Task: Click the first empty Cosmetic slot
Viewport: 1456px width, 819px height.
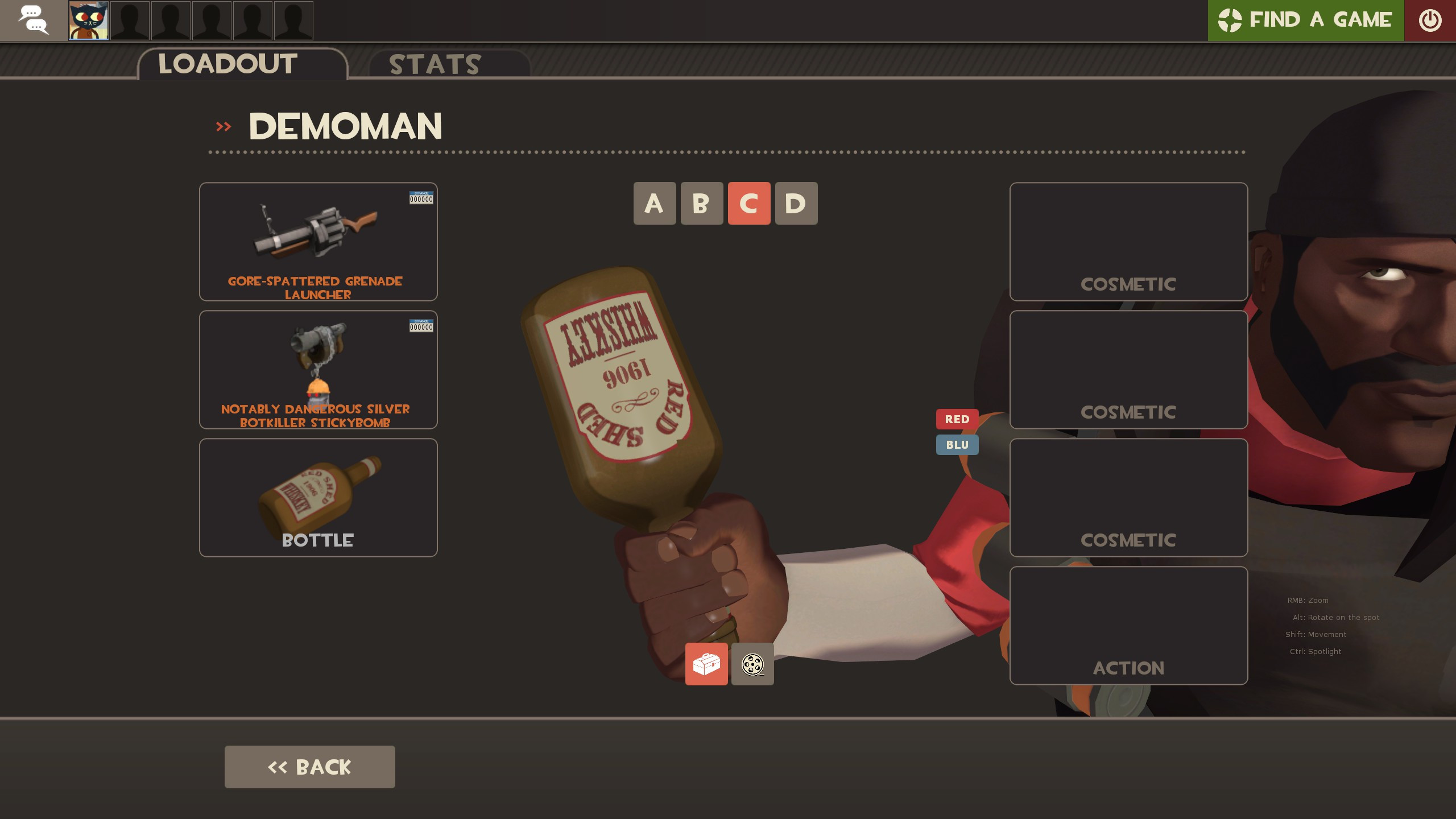Action: pyautogui.click(x=1128, y=243)
